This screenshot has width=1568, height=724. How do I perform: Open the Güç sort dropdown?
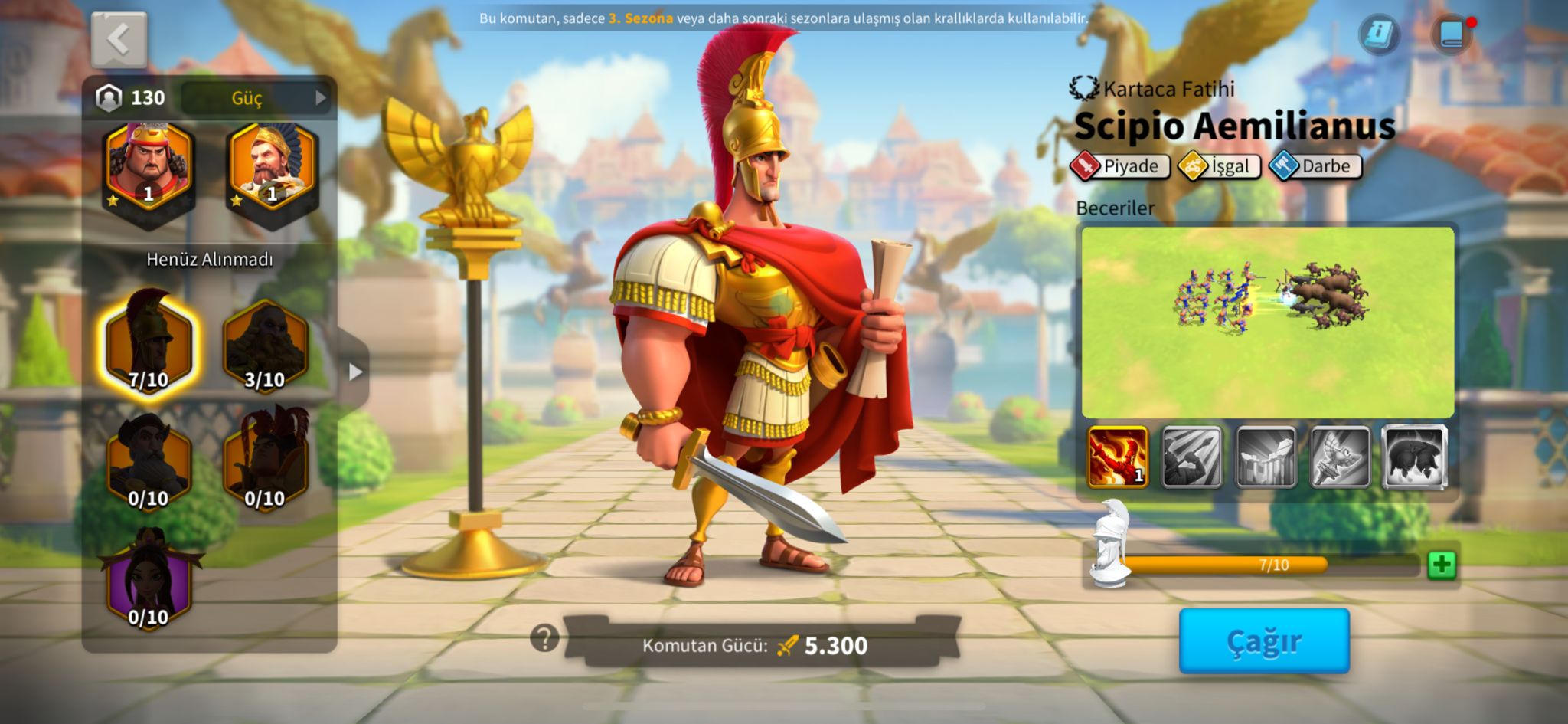tap(256, 98)
